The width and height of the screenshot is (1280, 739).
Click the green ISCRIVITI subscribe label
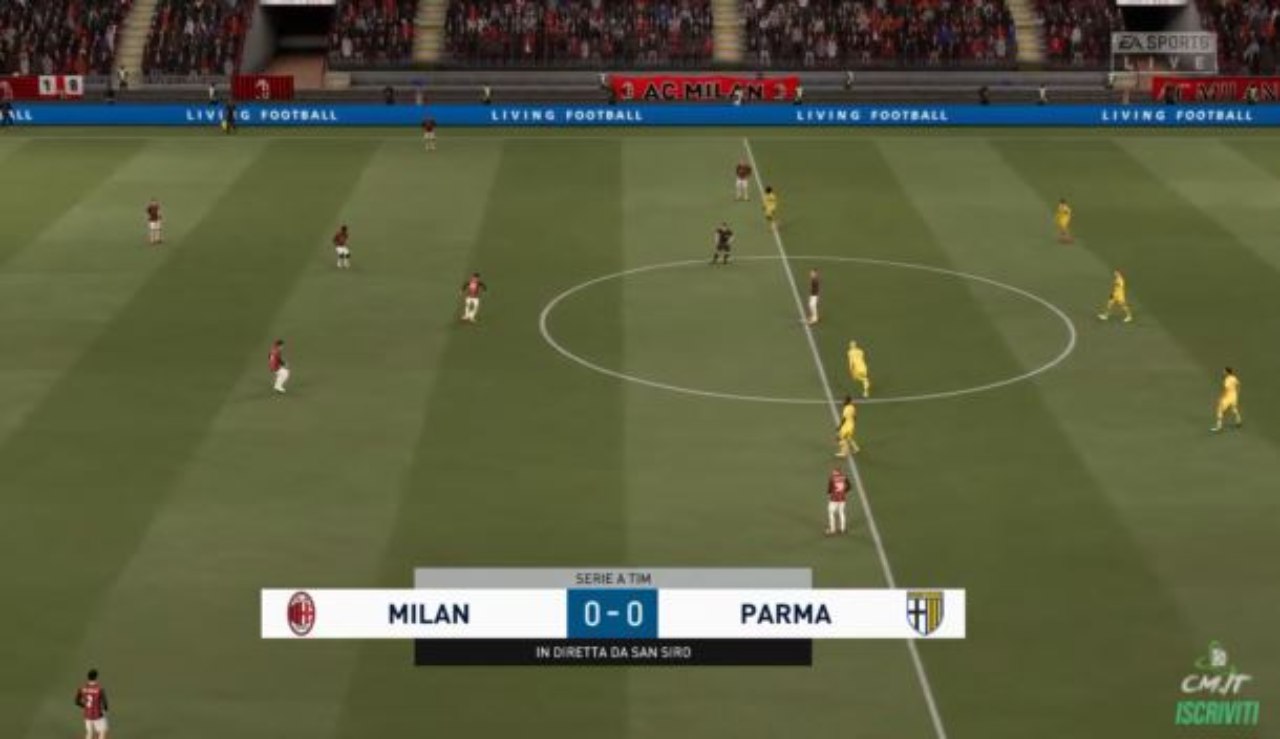click(x=1216, y=712)
